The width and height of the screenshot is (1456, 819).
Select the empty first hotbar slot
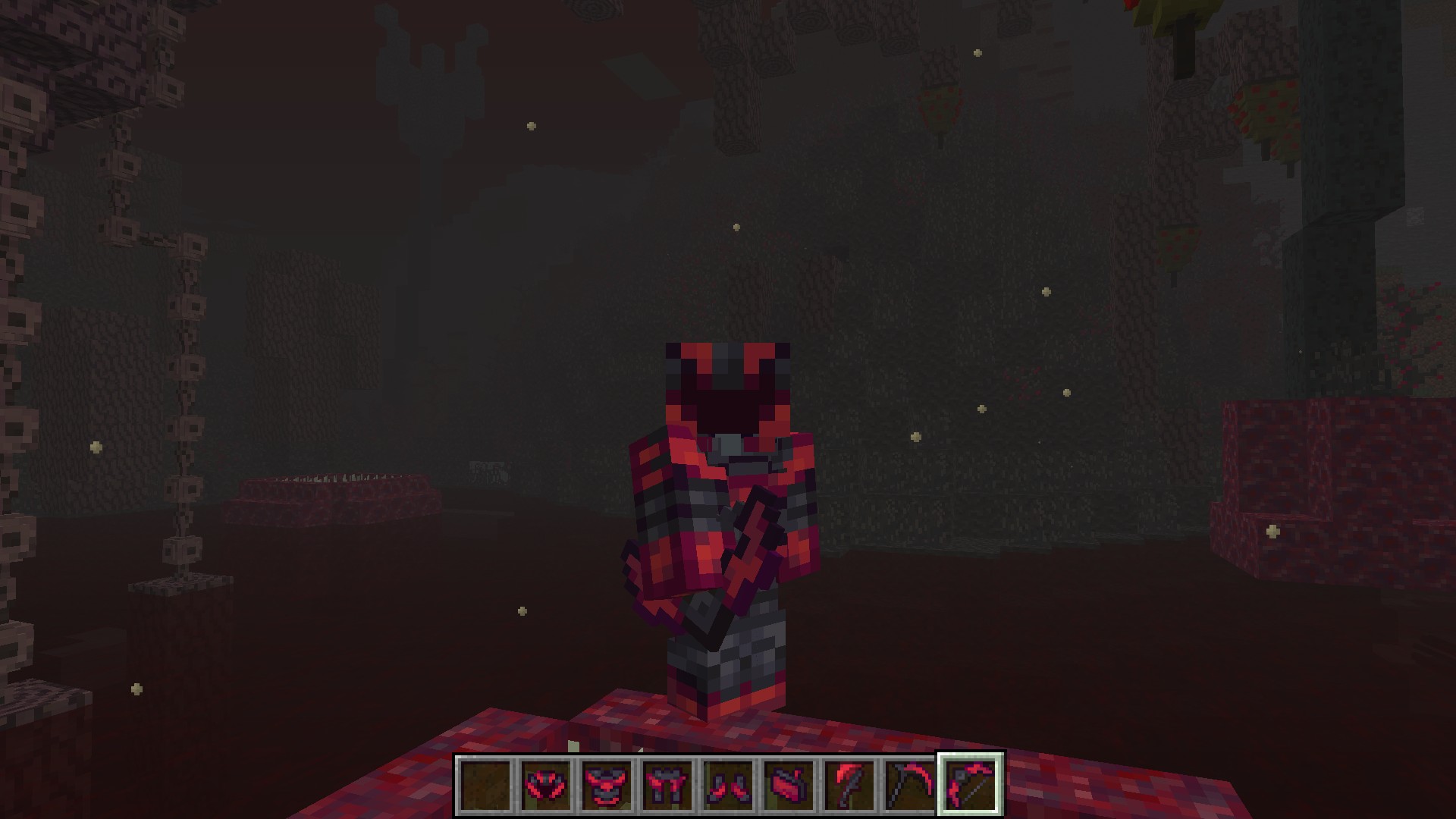pyautogui.click(x=486, y=785)
